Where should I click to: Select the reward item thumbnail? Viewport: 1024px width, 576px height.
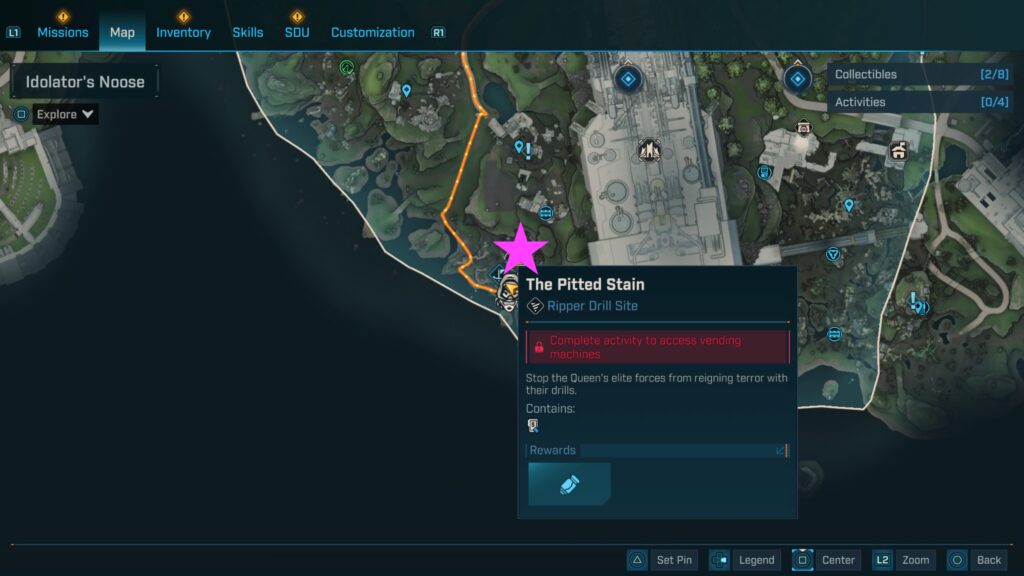tap(569, 484)
